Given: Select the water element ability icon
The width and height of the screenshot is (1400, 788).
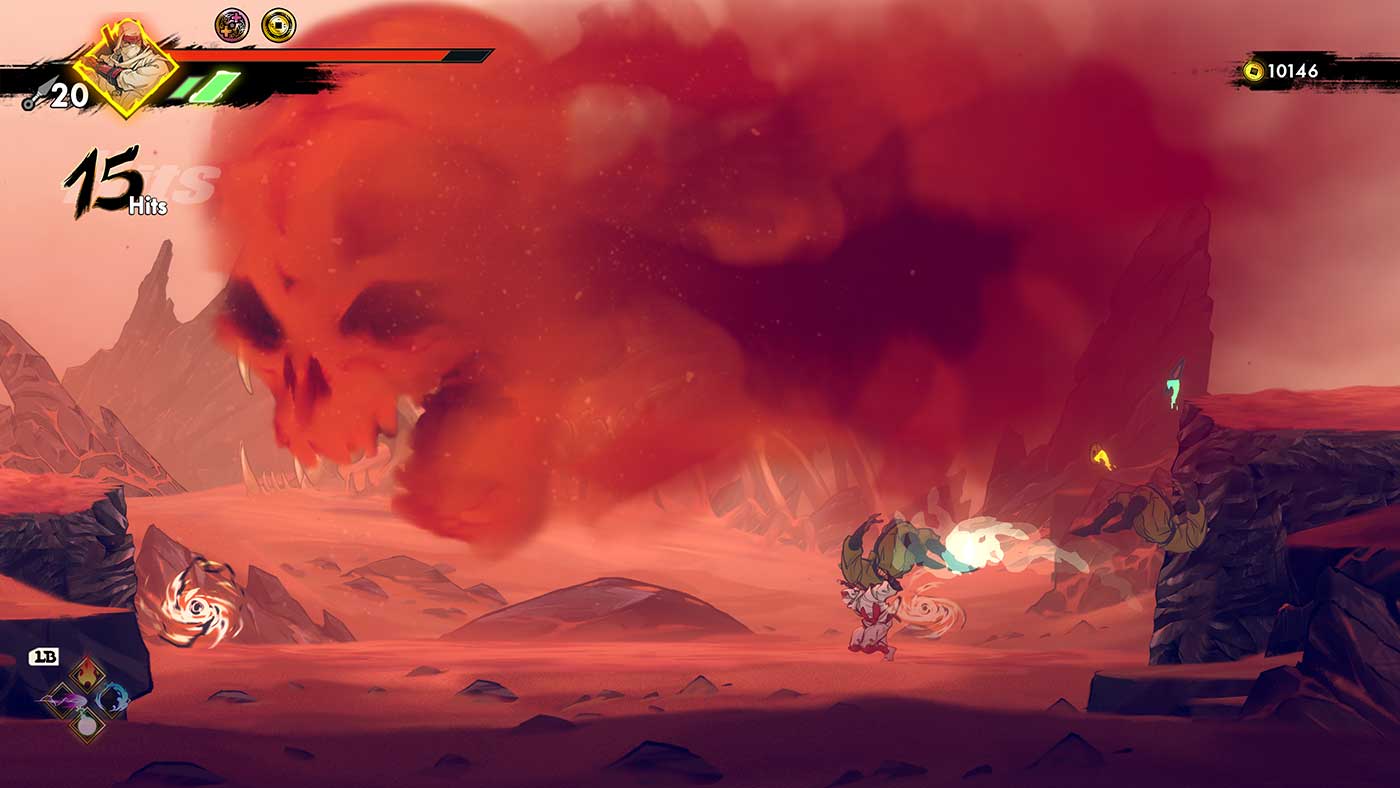Looking at the screenshot, I should (x=111, y=699).
